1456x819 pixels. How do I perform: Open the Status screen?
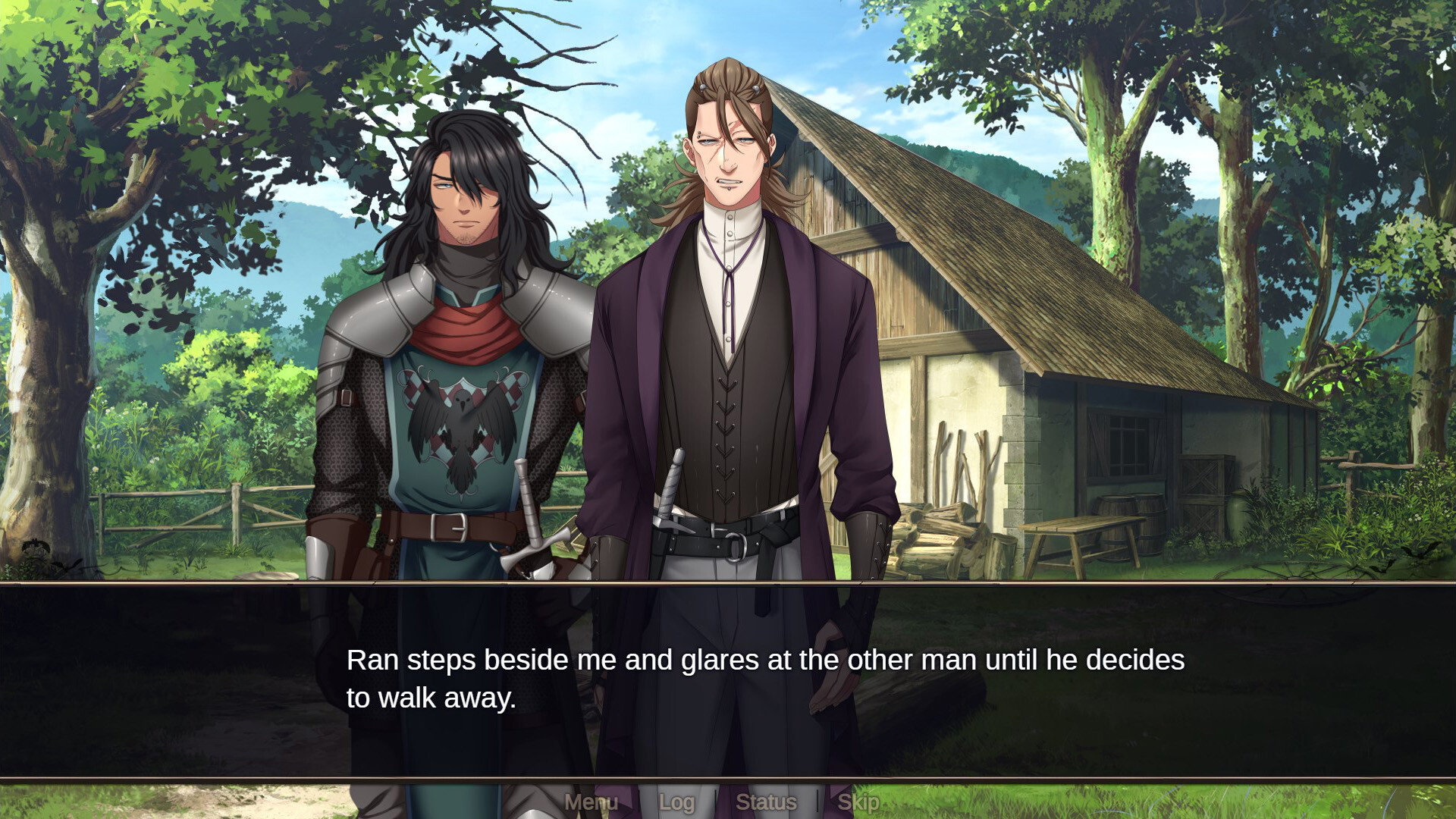click(767, 802)
